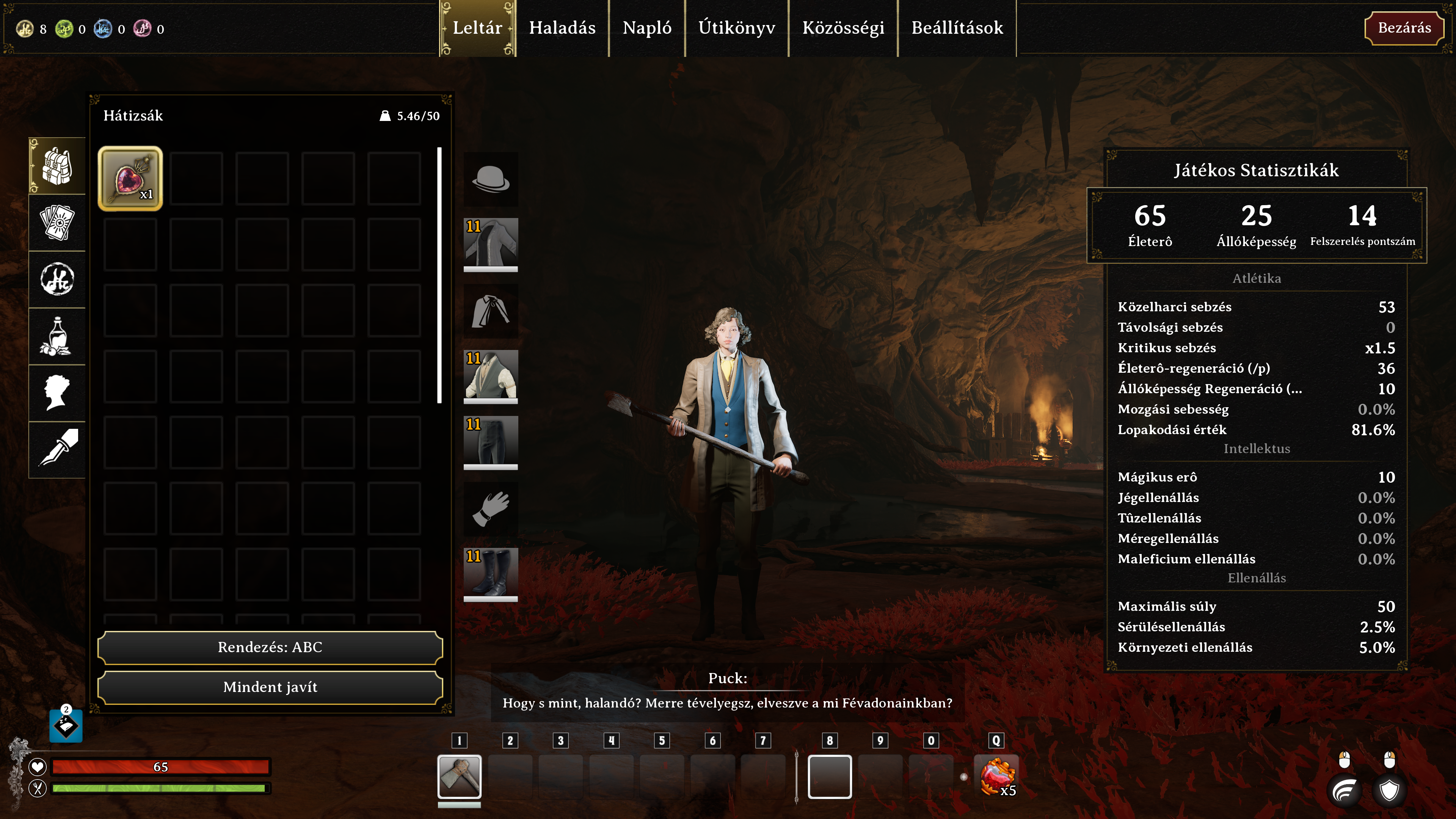The height and width of the screenshot is (819, 1456).
Task: Switch to the Haladás tab
Action: [x=562, y=28]
